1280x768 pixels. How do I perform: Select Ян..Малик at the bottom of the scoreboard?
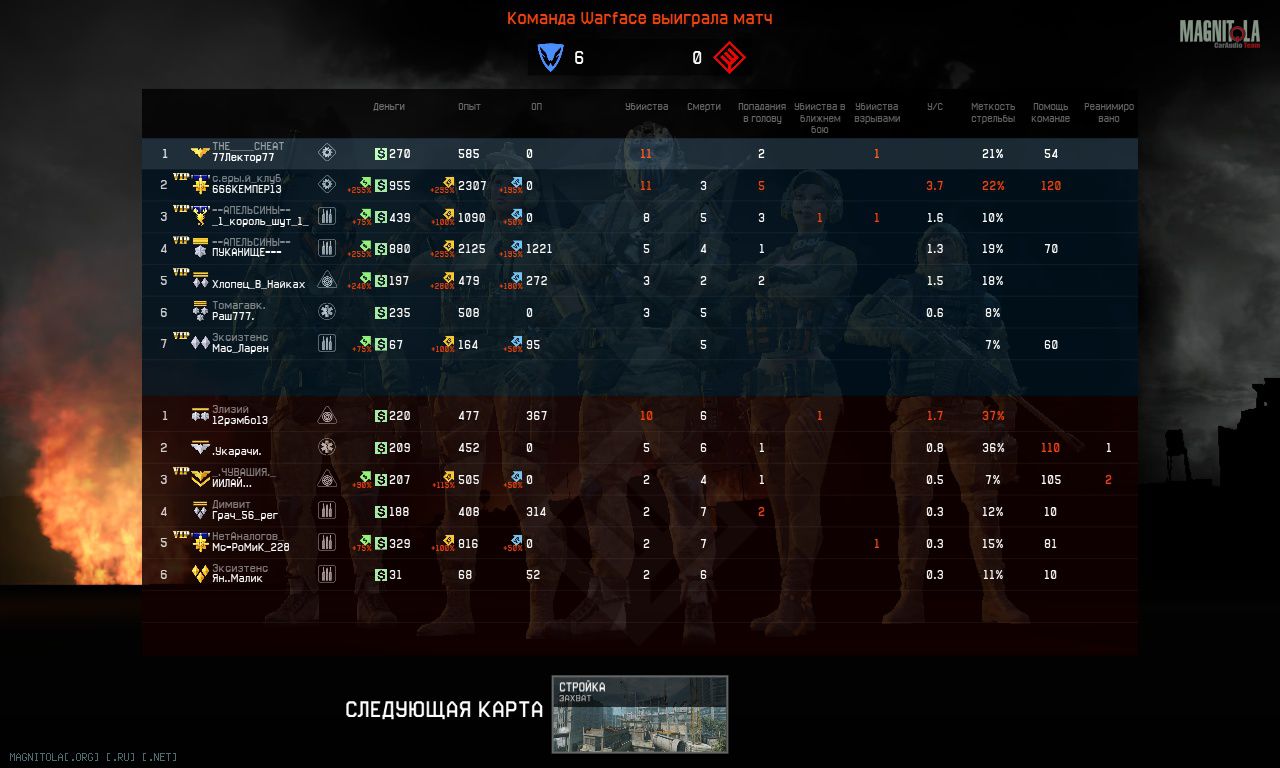237,578
